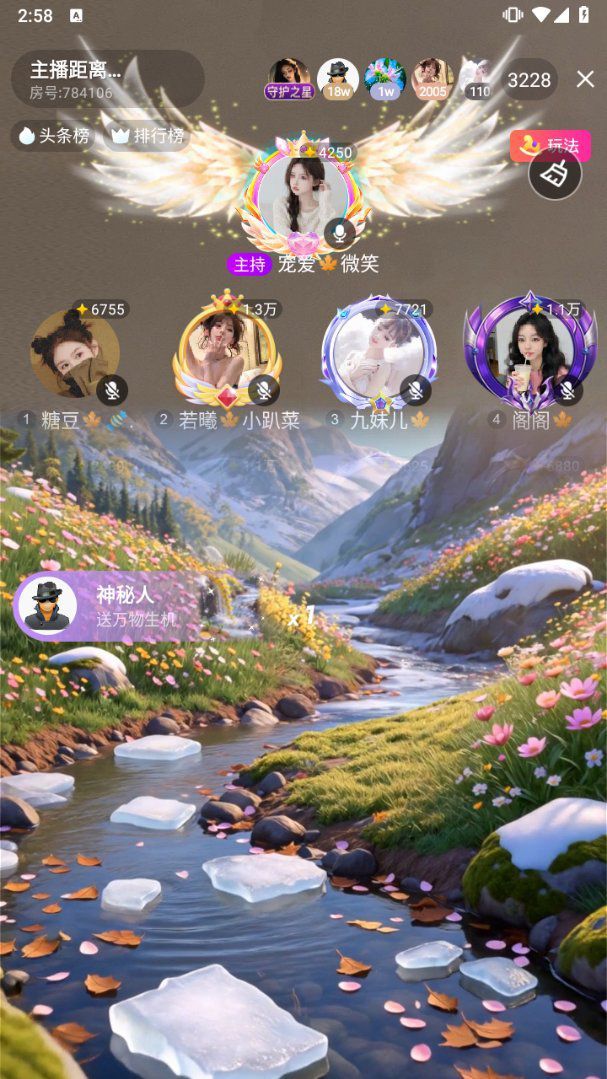607x1079 pixels.
Task: Open the 玩法 gameplay button
Action: coord(550,146)
